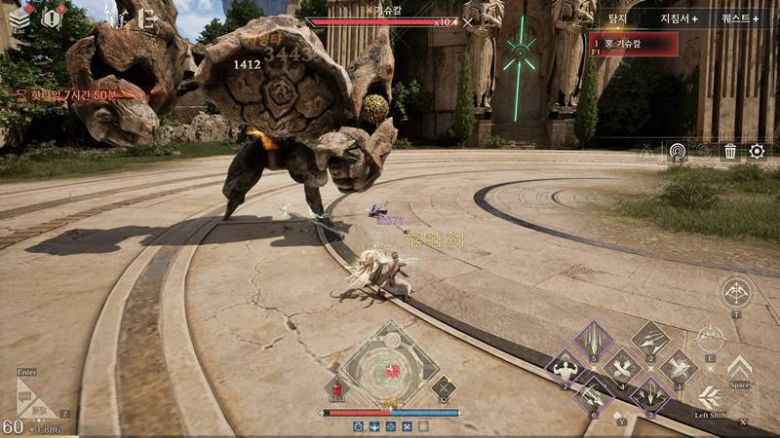This screenshot has height=438, width=780.
Task: Use the red health potion slot
Action: point(336,388)
